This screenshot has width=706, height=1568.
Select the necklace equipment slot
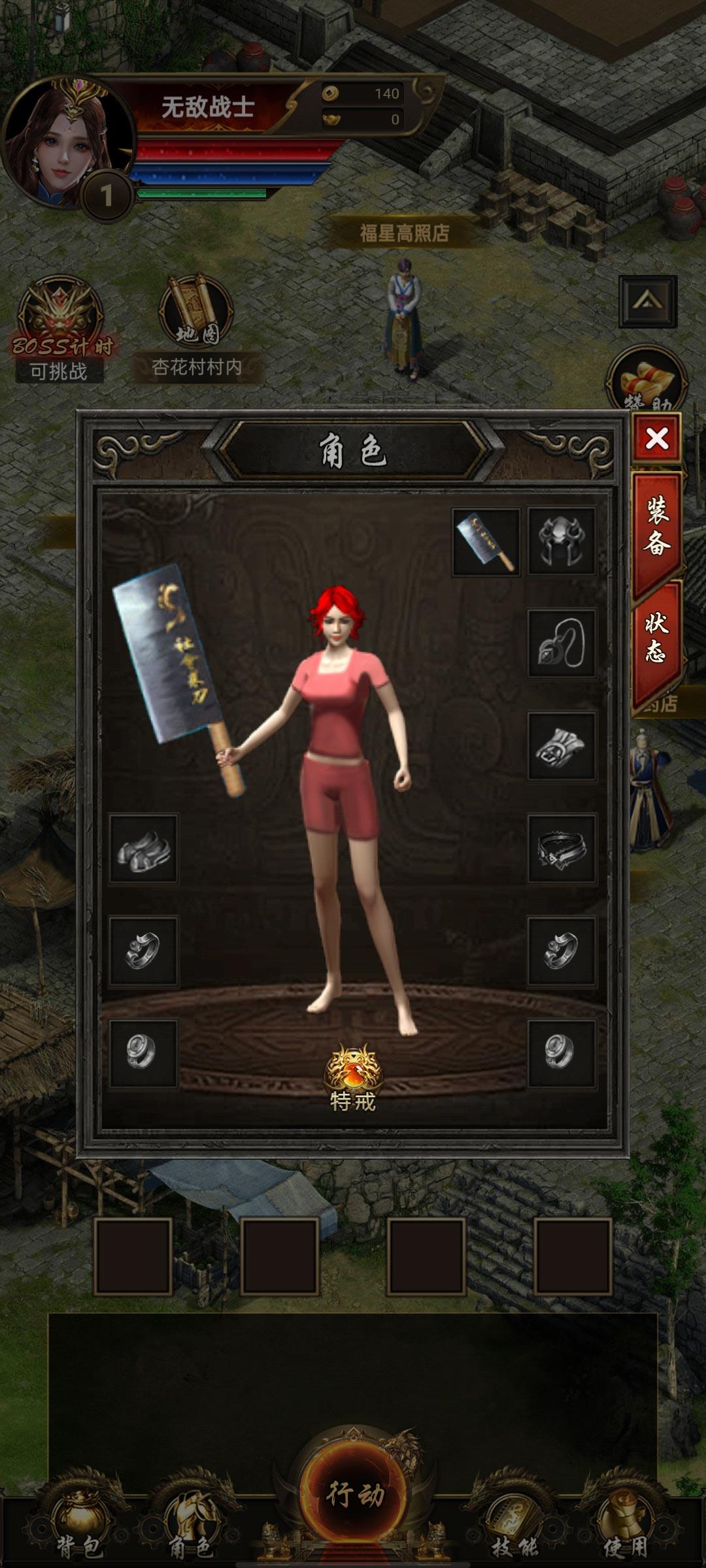point(562,644)
